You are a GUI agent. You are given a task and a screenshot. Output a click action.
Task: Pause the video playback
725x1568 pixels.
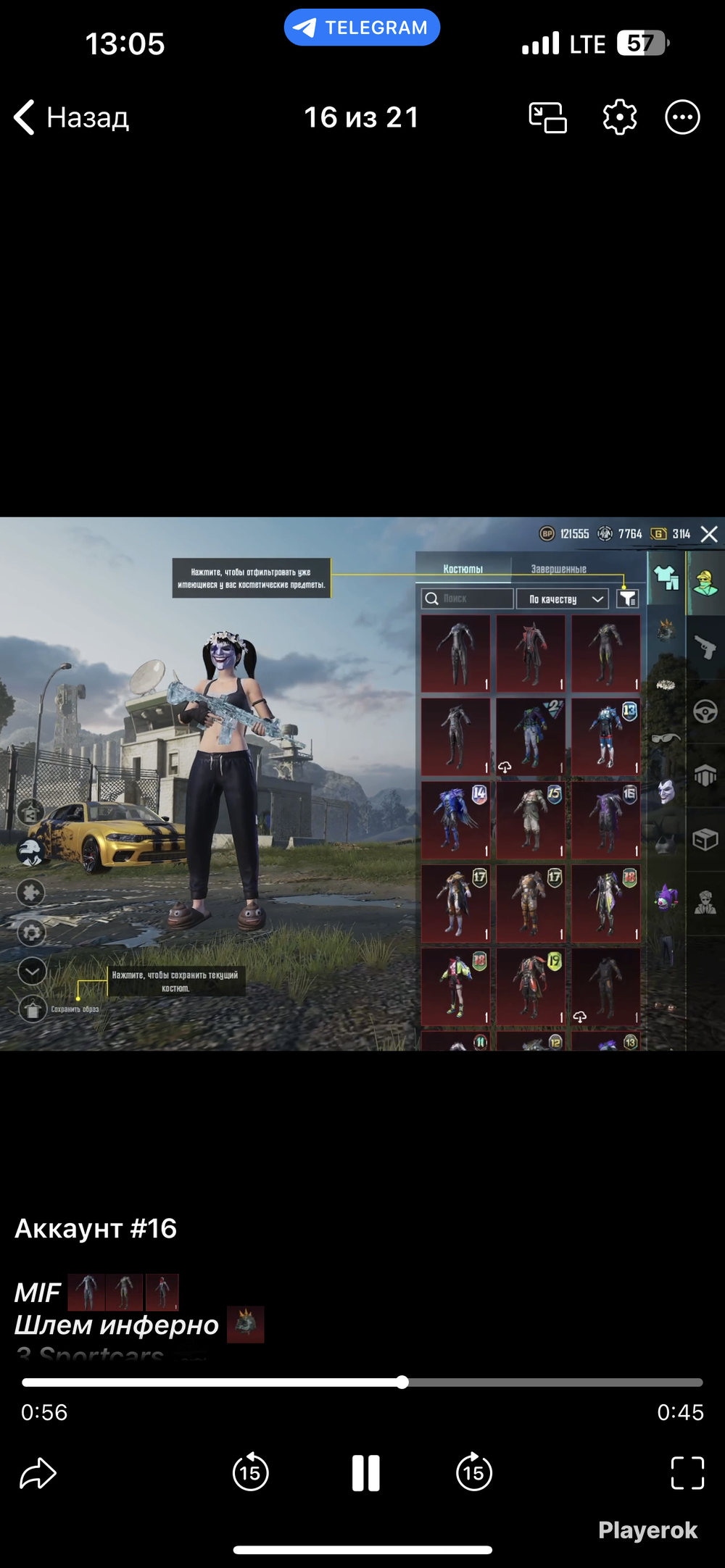click(365, 1473)
